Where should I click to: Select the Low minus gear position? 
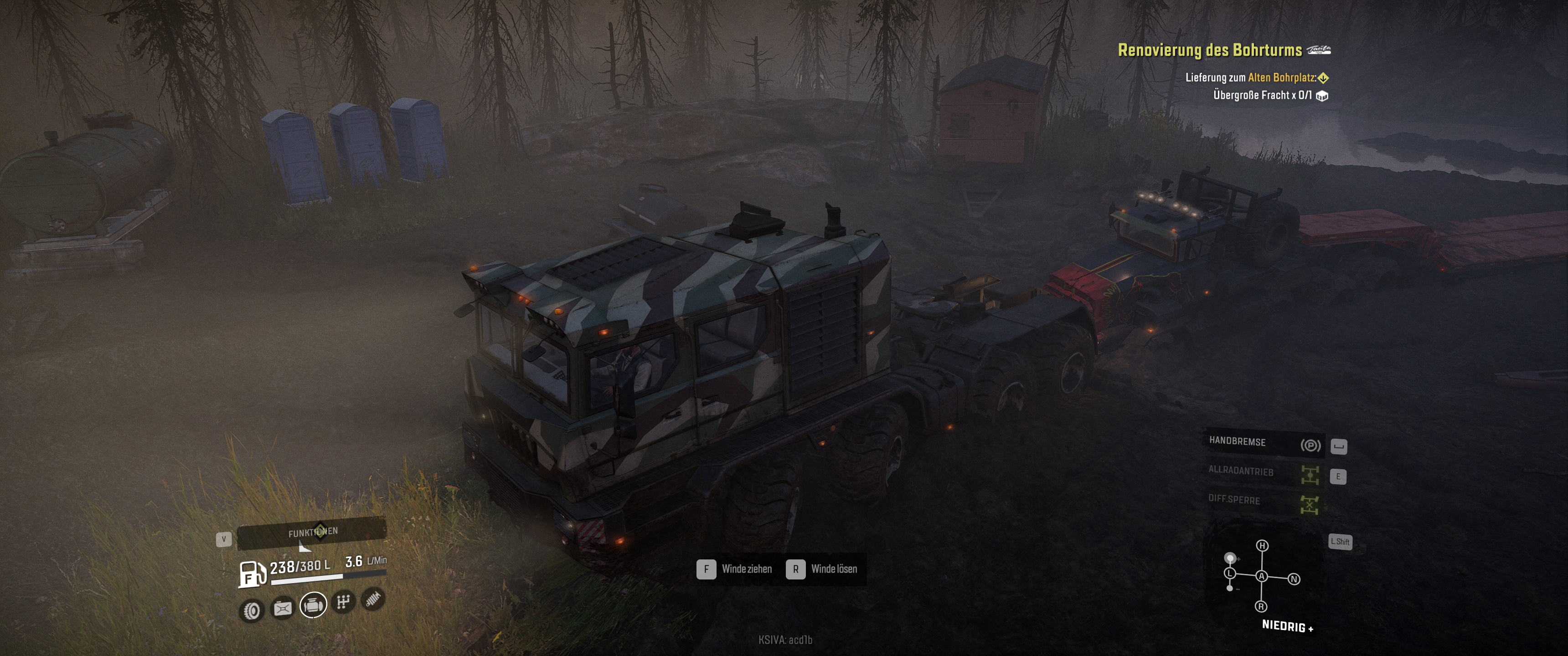point(1230,589)
